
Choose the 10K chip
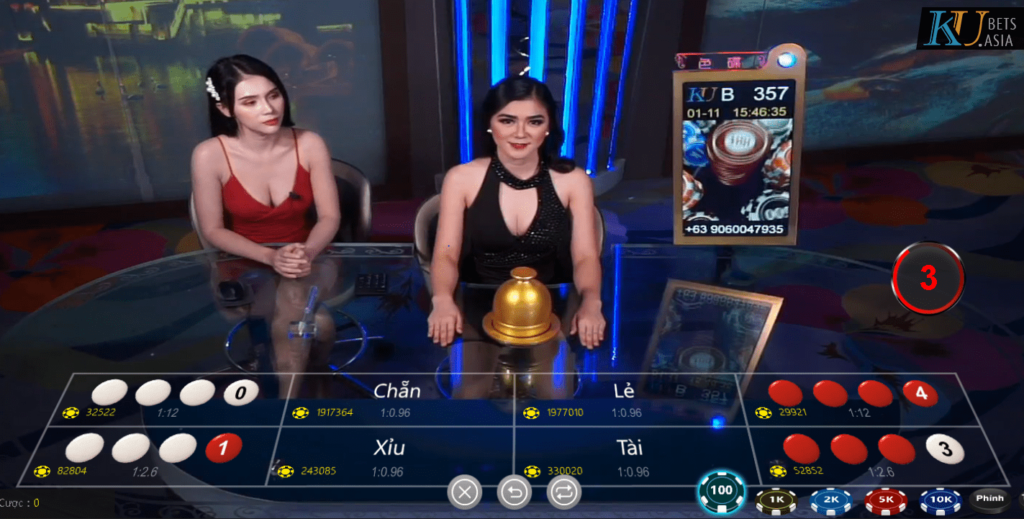tap(940, 499)
